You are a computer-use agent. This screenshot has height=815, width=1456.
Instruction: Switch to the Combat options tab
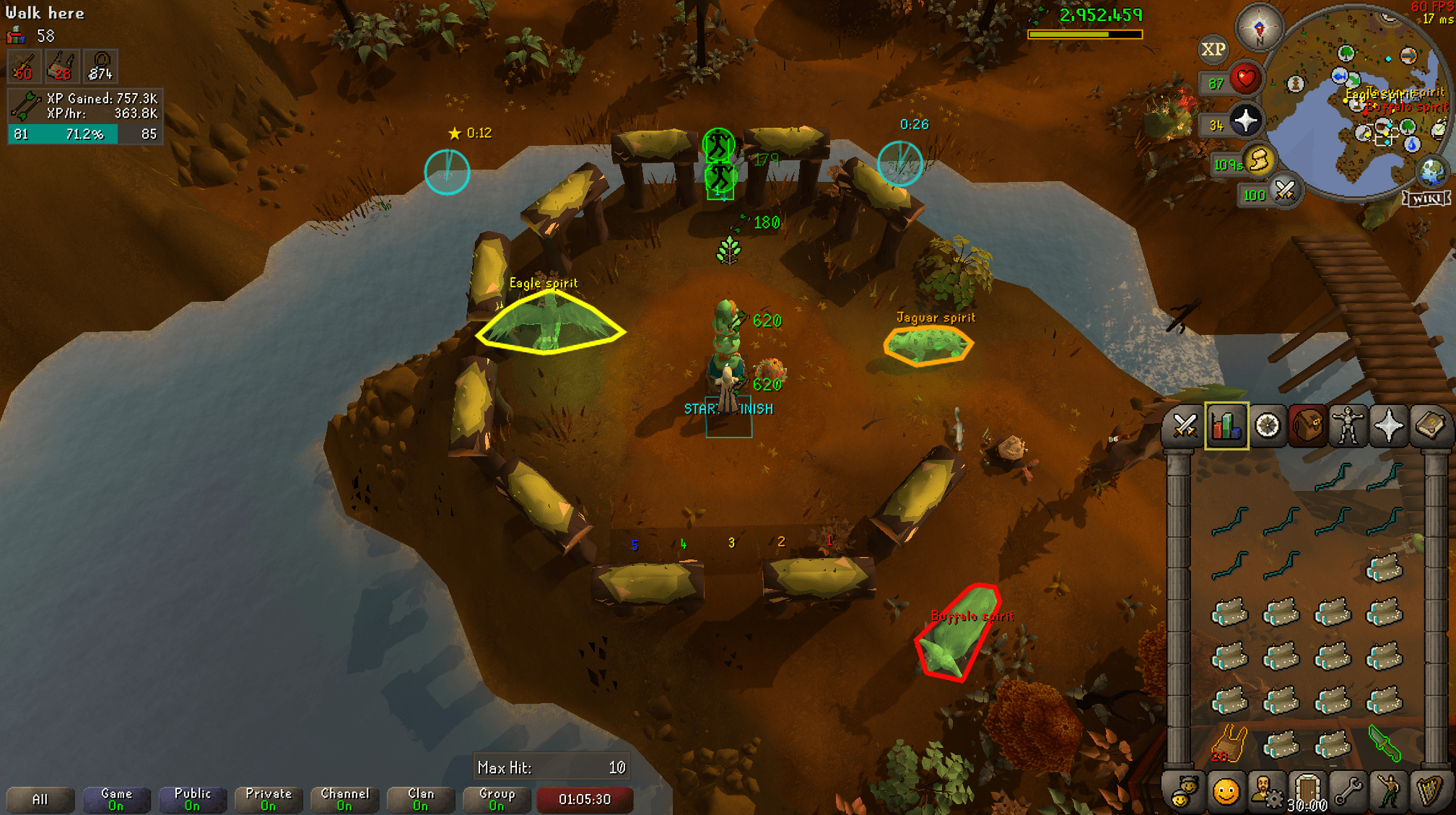[x=1186, y=426]
